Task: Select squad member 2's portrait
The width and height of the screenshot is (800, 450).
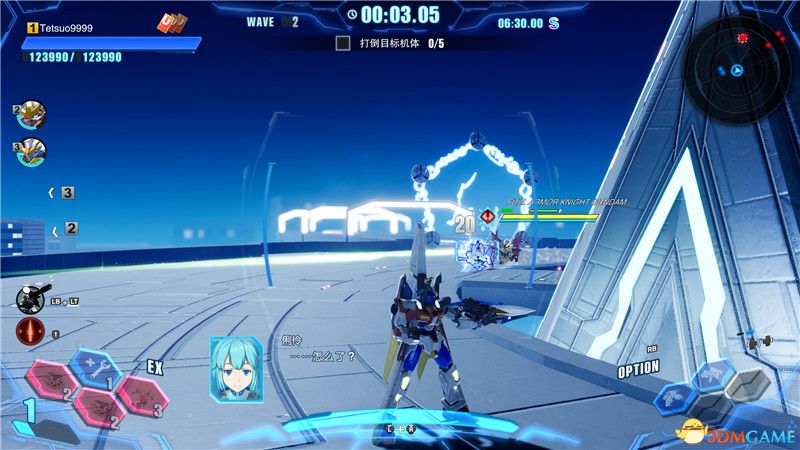Action: pyautogui.click(x=32, y=116)
